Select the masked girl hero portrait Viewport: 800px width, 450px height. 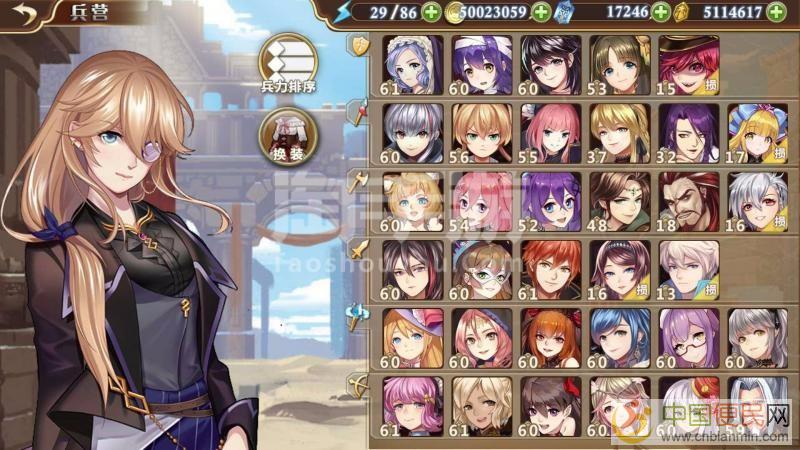[481, 271]
